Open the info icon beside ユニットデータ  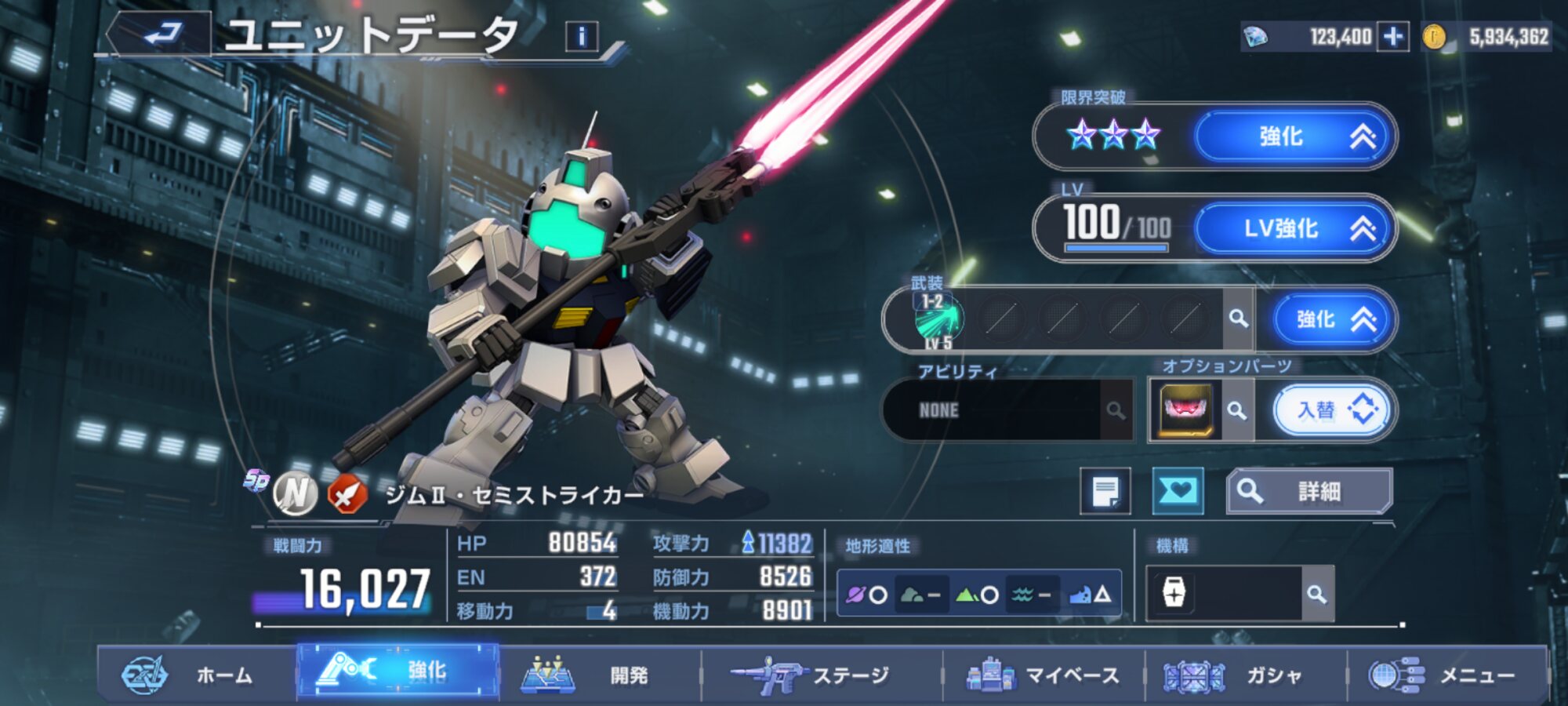coord(582,36)
